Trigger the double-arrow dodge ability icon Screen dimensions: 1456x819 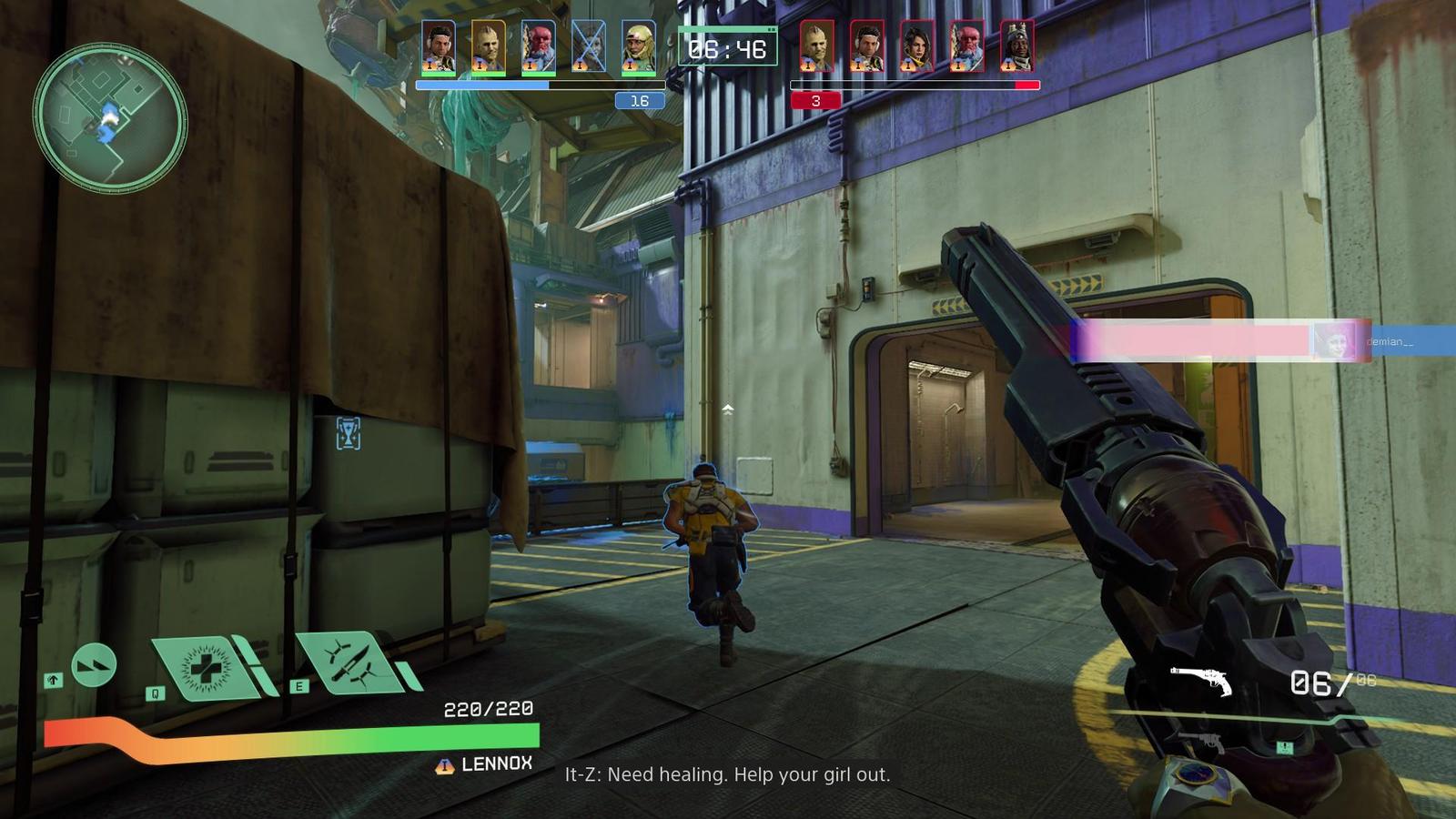(x=93, y=666)
